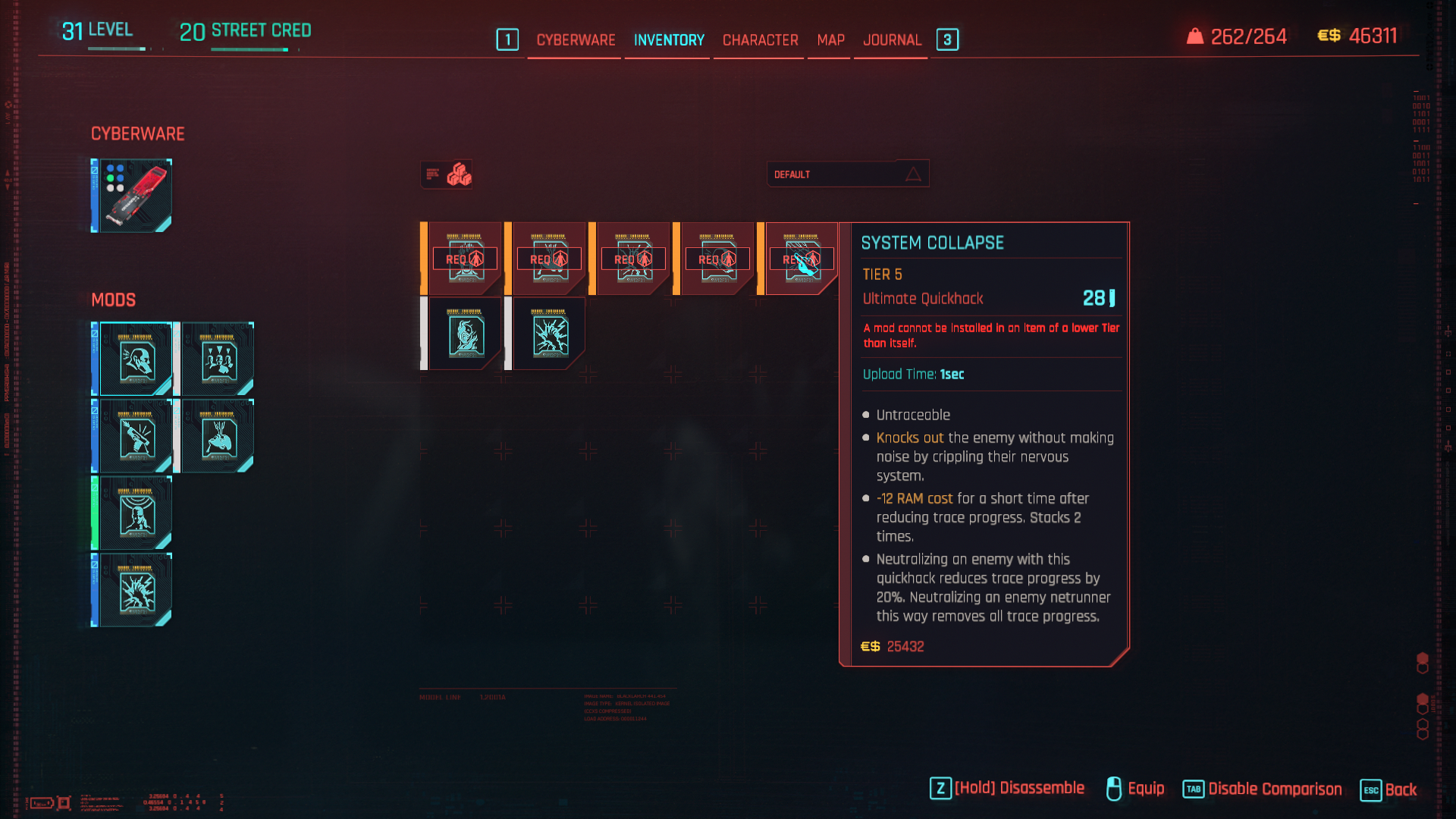
Task: Select the malfunctioning pistol mod icon
Action: 135,438
